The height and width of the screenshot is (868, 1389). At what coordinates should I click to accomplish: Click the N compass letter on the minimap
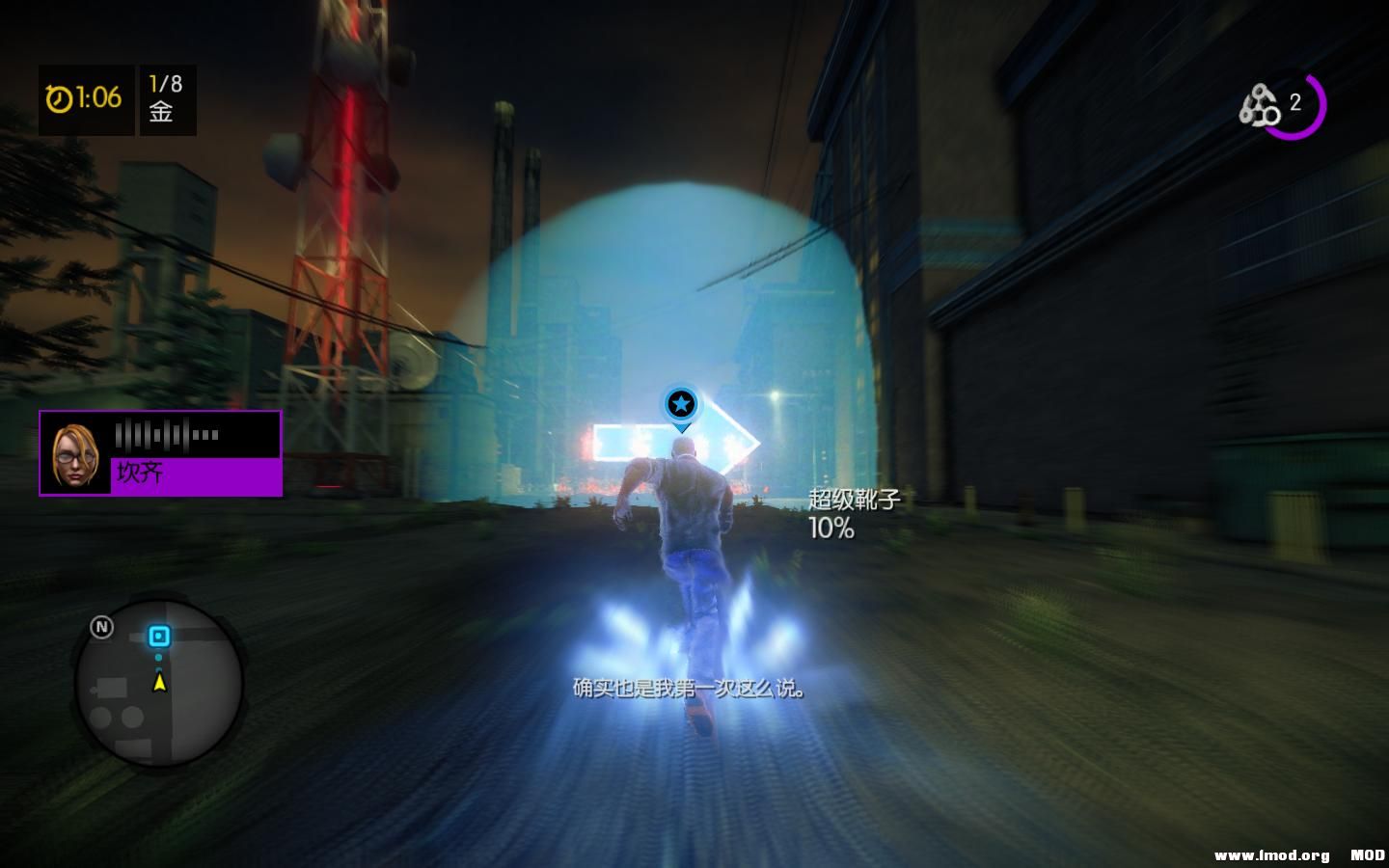coord(100,627)
